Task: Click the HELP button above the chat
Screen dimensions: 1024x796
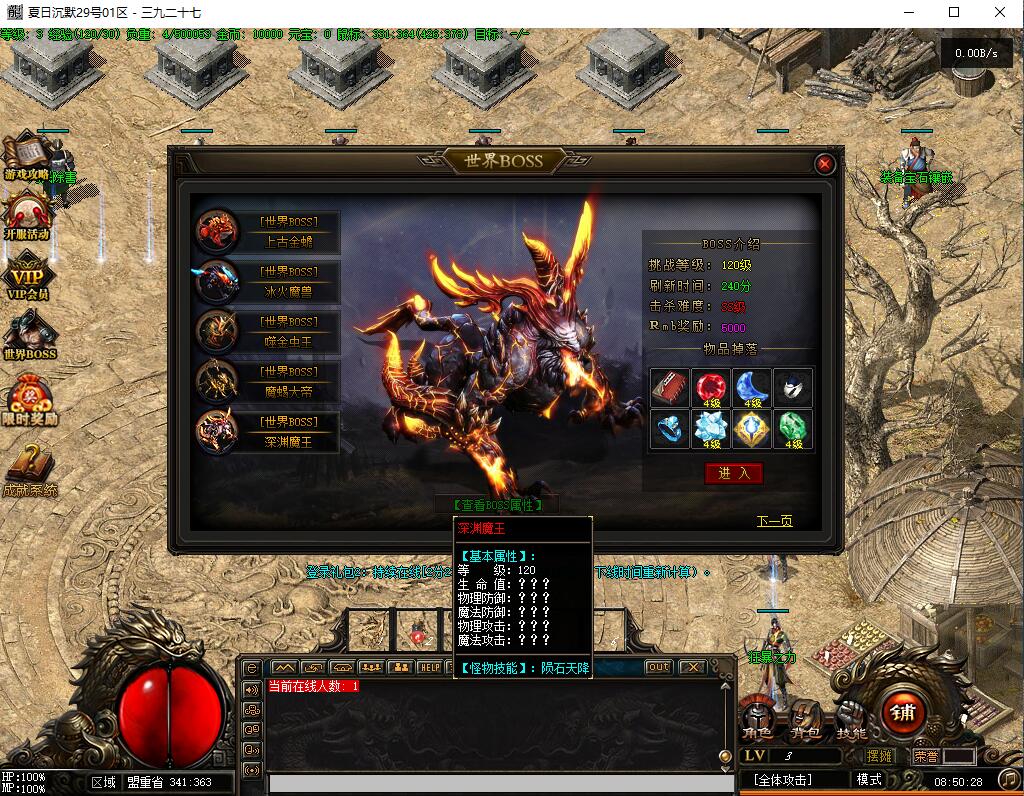Action: [429, 667]
